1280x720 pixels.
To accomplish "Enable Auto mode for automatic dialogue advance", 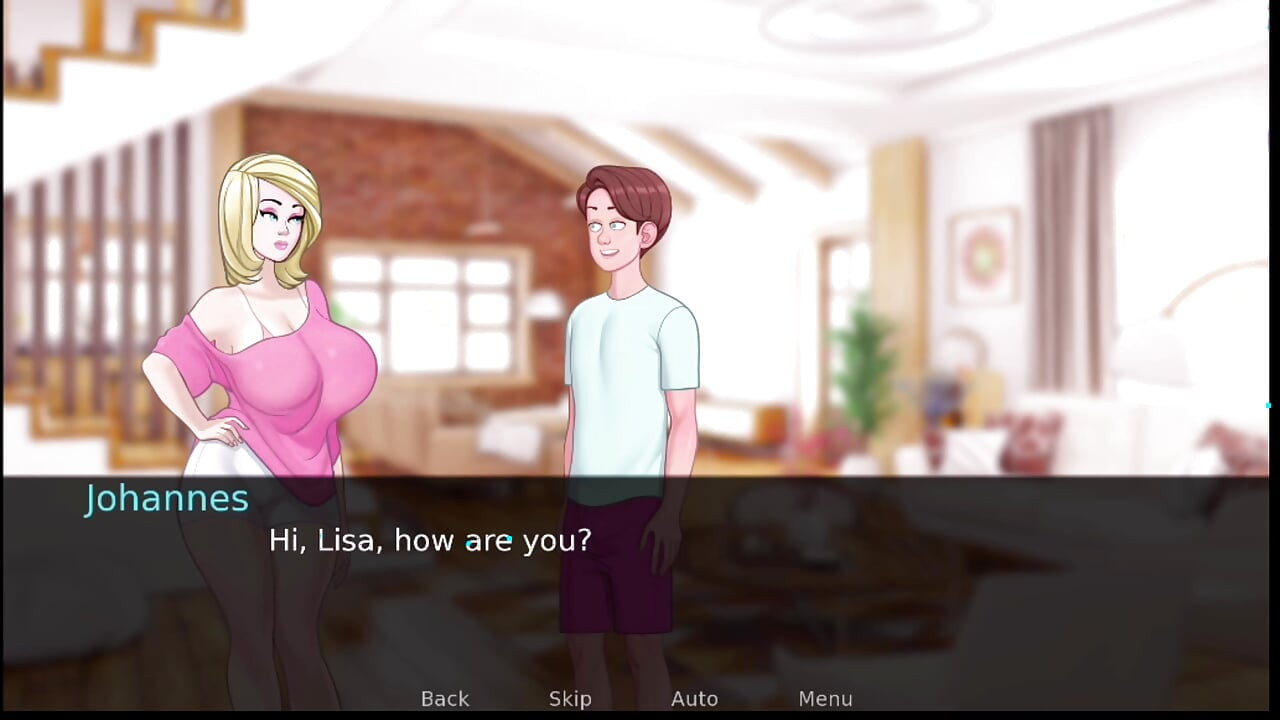I will click(694, 698).
